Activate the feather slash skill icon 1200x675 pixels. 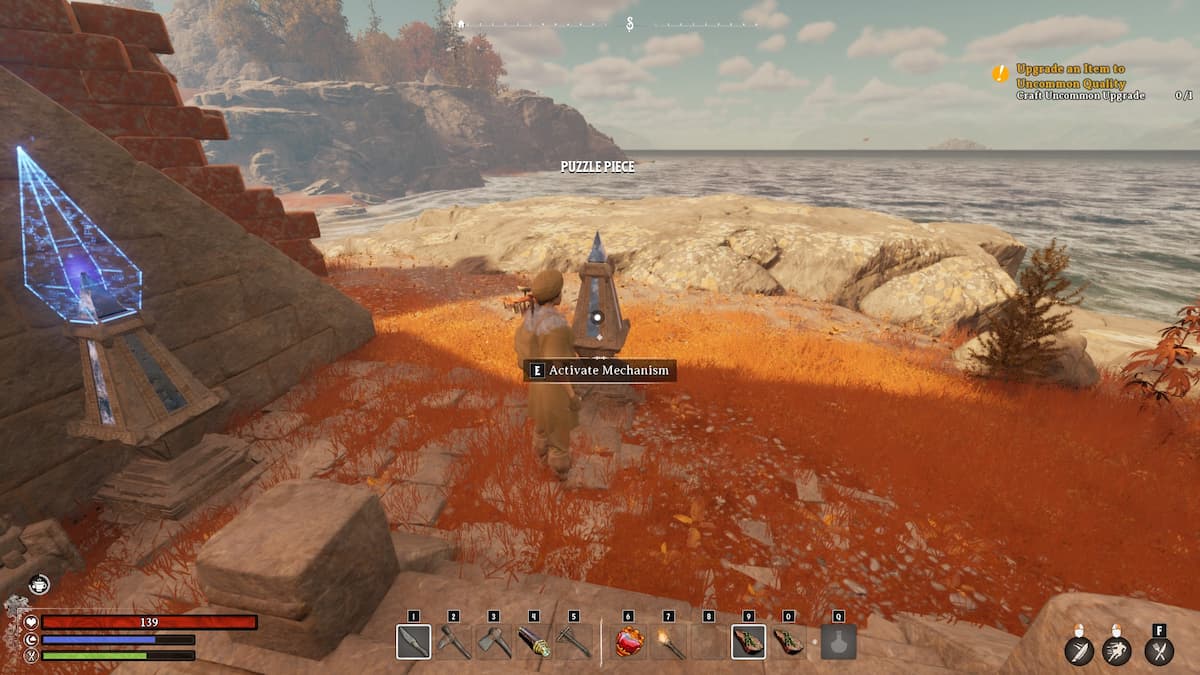tap(1079, 651)
